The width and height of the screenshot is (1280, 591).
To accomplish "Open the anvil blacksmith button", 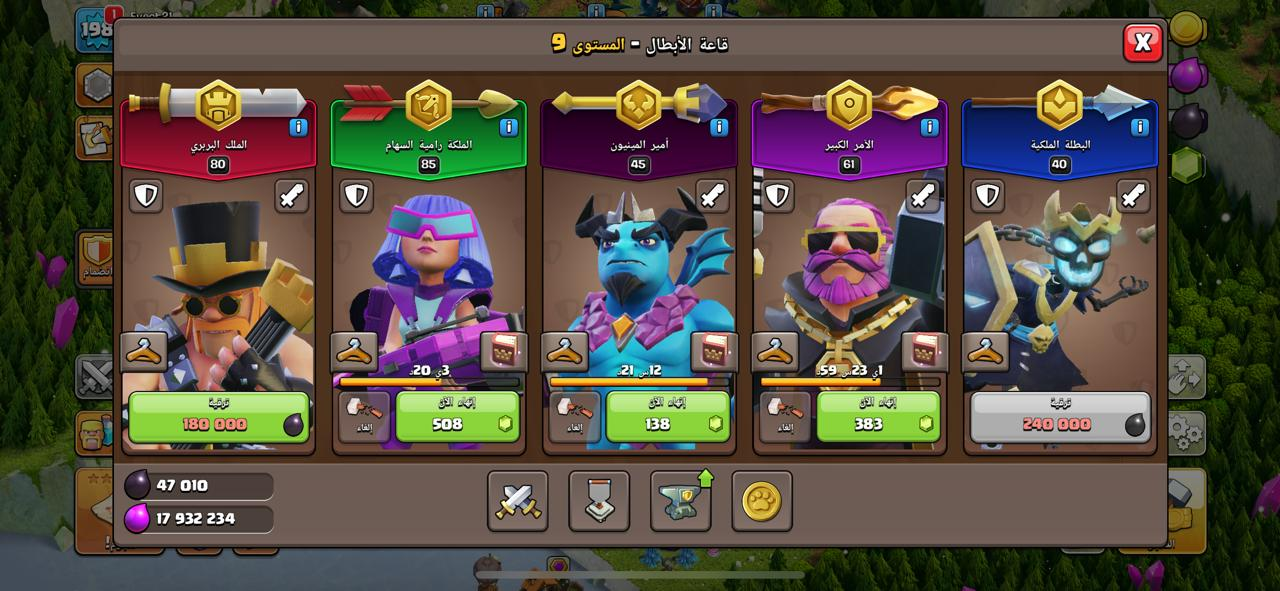I will pyautogui.click(x=680, y=501).
